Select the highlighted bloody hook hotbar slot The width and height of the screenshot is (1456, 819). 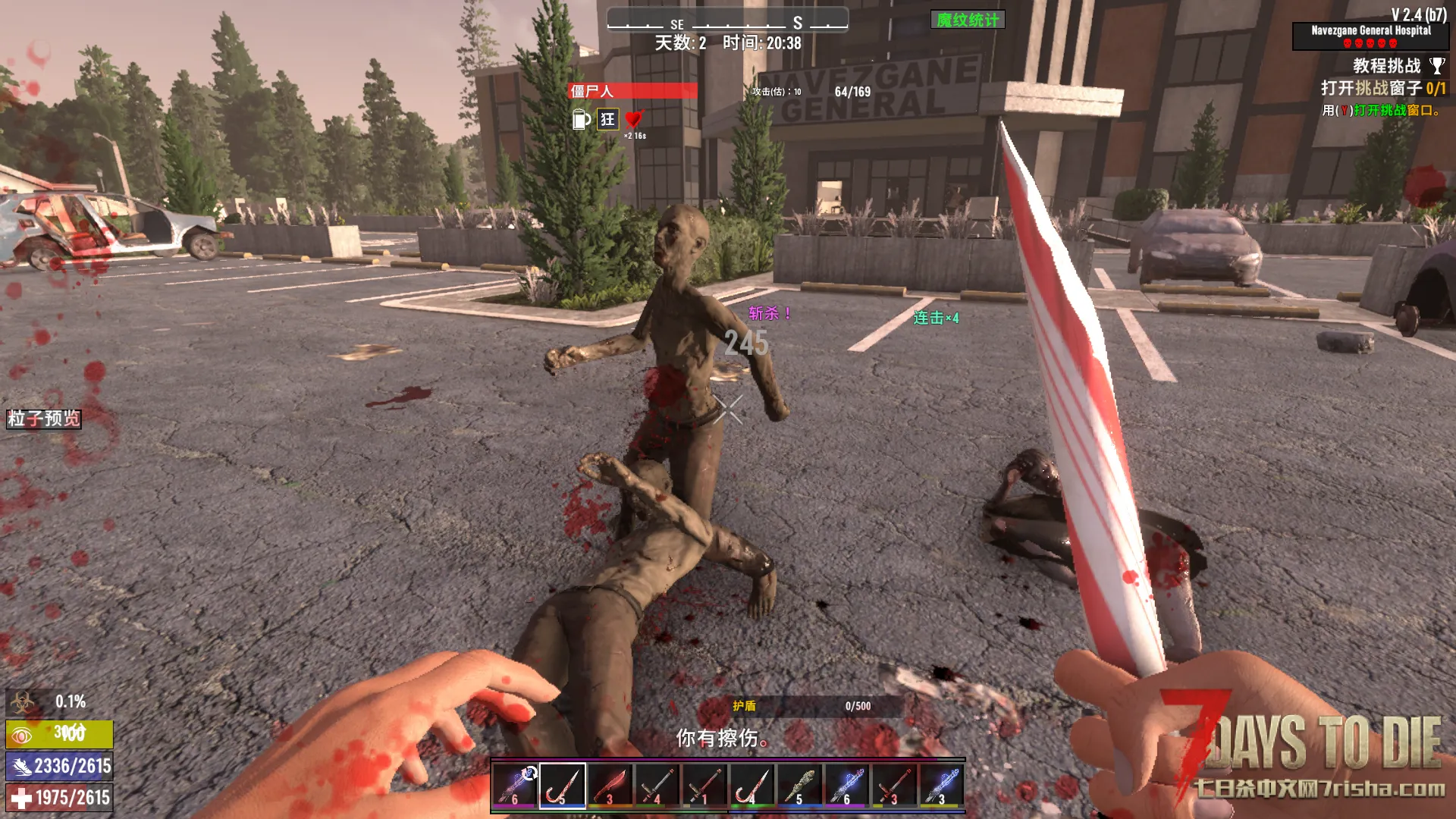(x=562, y=786)
